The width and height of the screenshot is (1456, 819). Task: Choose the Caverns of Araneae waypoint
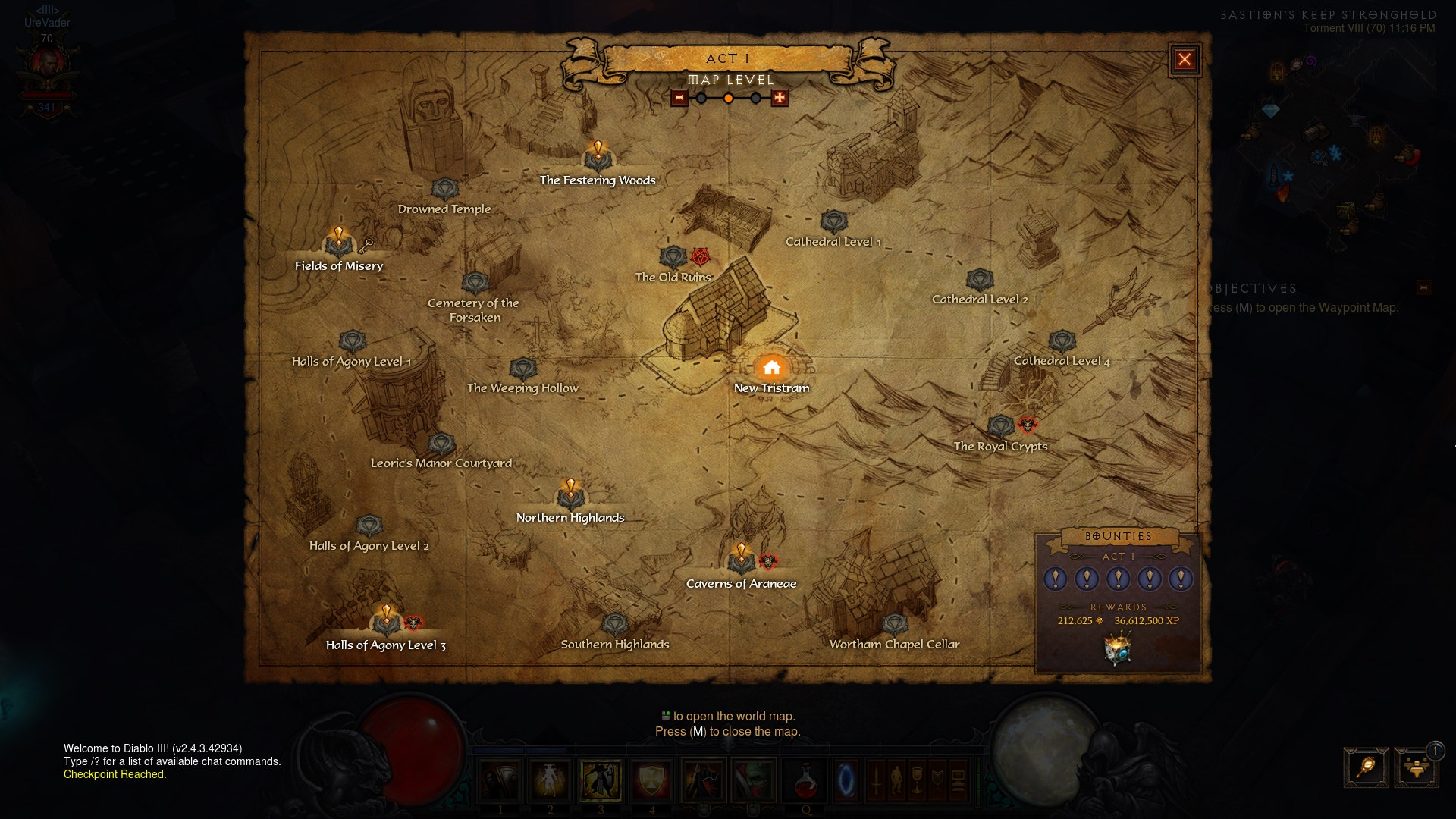pos(741,562)
